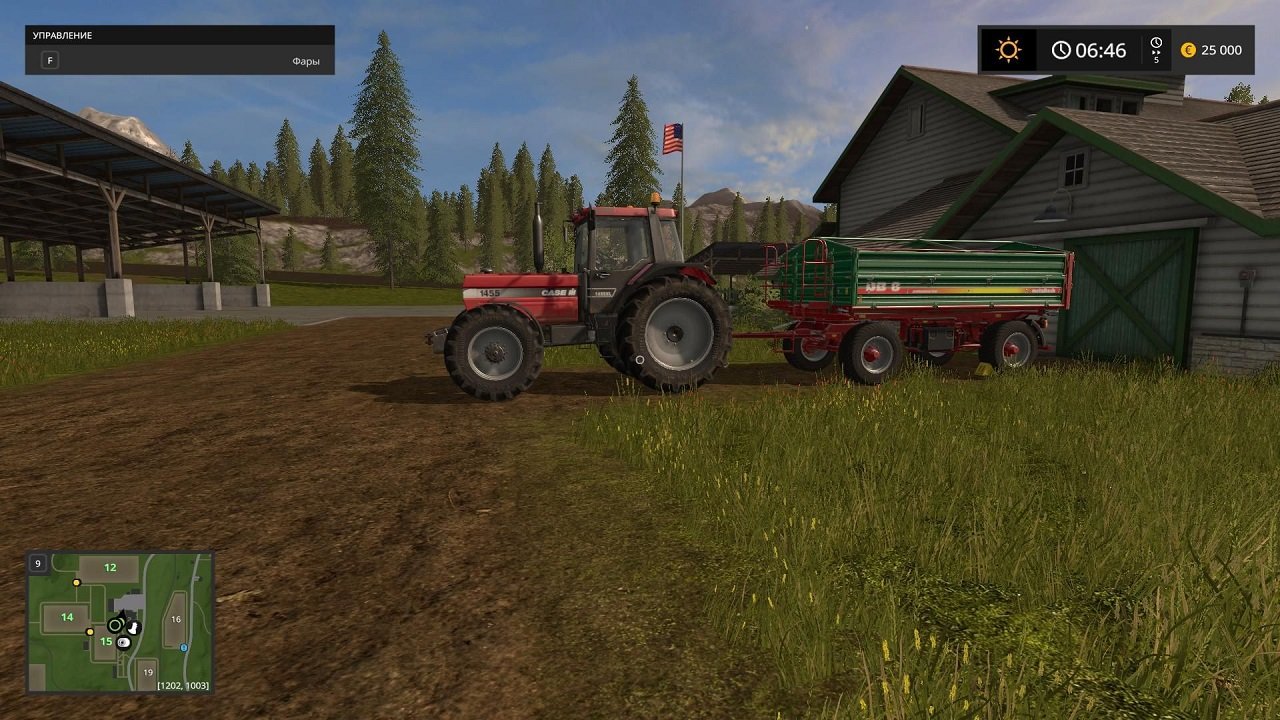
Task: Click the player arrow marker on minimap
Action: pyautogui.click(x=123, y=614)
